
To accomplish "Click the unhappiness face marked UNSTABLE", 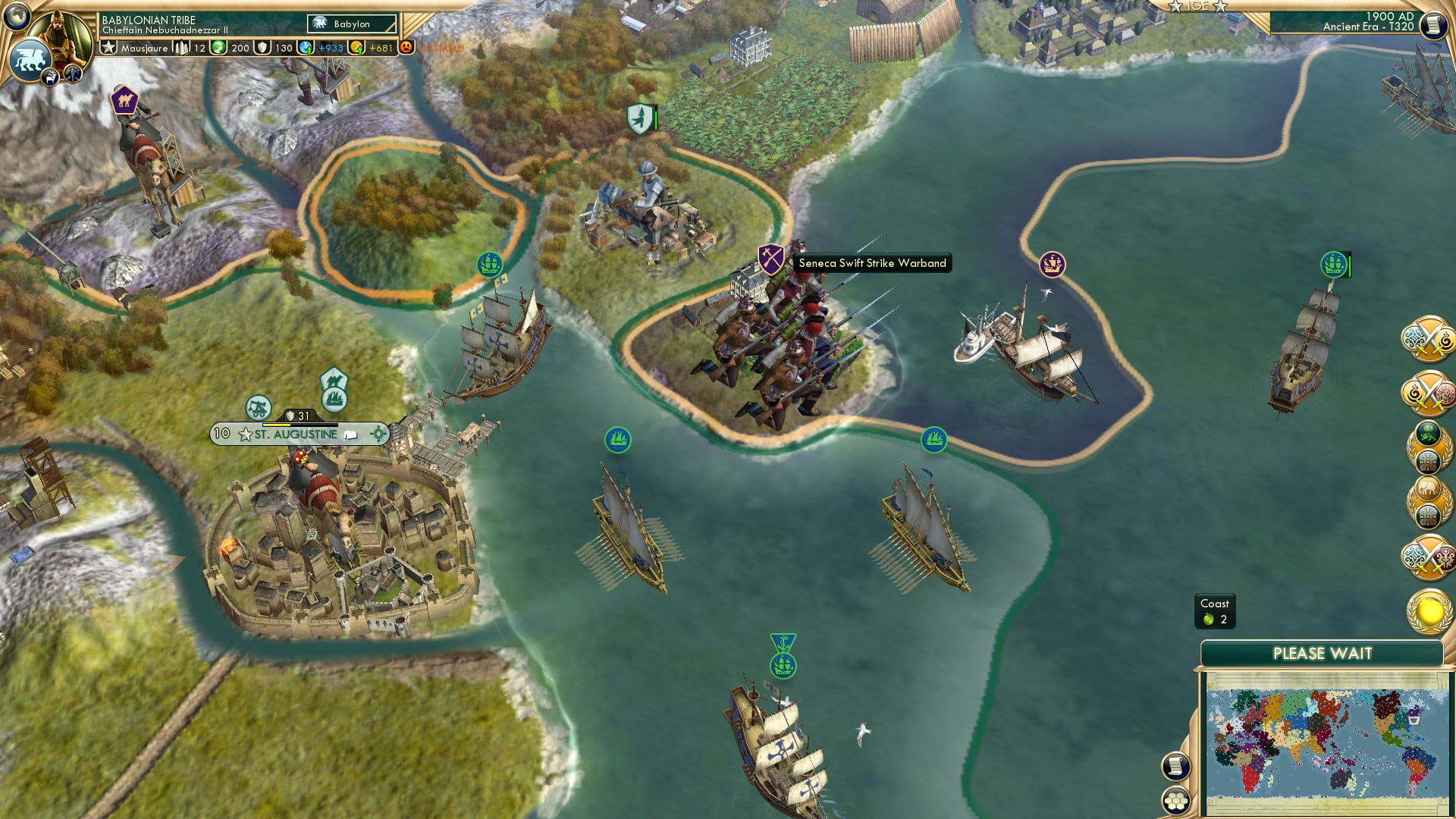I will [405, 47].
